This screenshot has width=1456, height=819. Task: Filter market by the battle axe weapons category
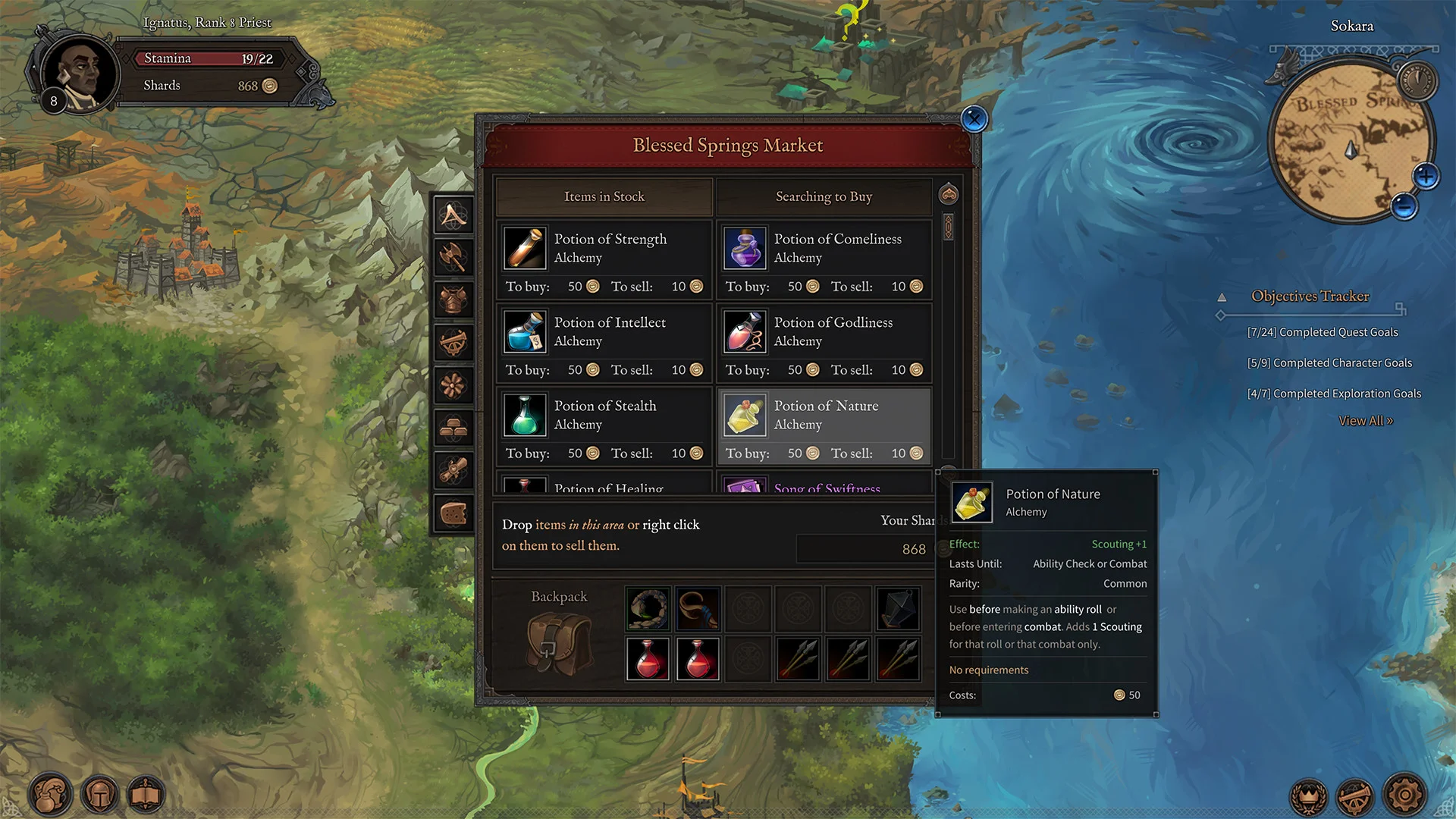coord(453,258)
